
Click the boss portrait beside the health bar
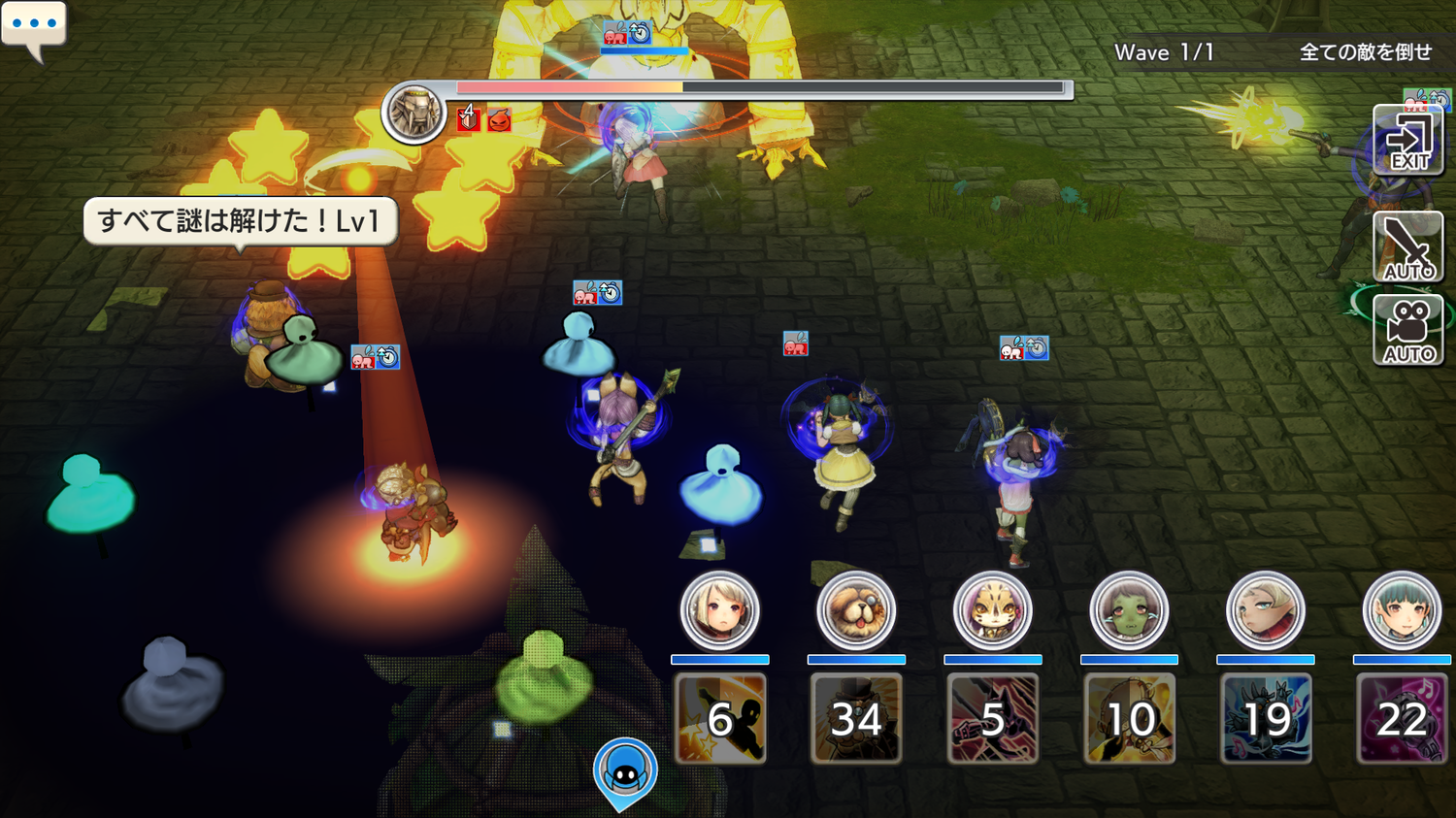(414, 113)
